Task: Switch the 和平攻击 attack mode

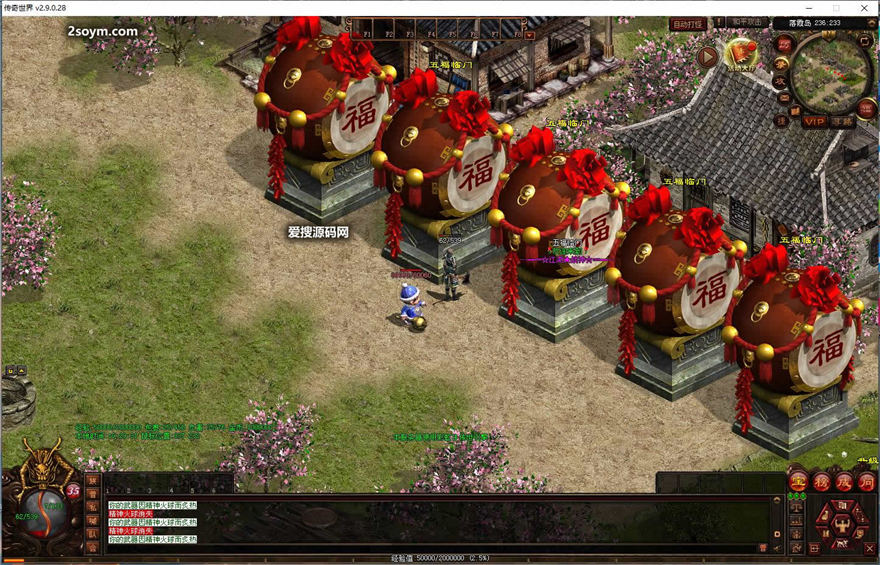Action: coord(747,23)
